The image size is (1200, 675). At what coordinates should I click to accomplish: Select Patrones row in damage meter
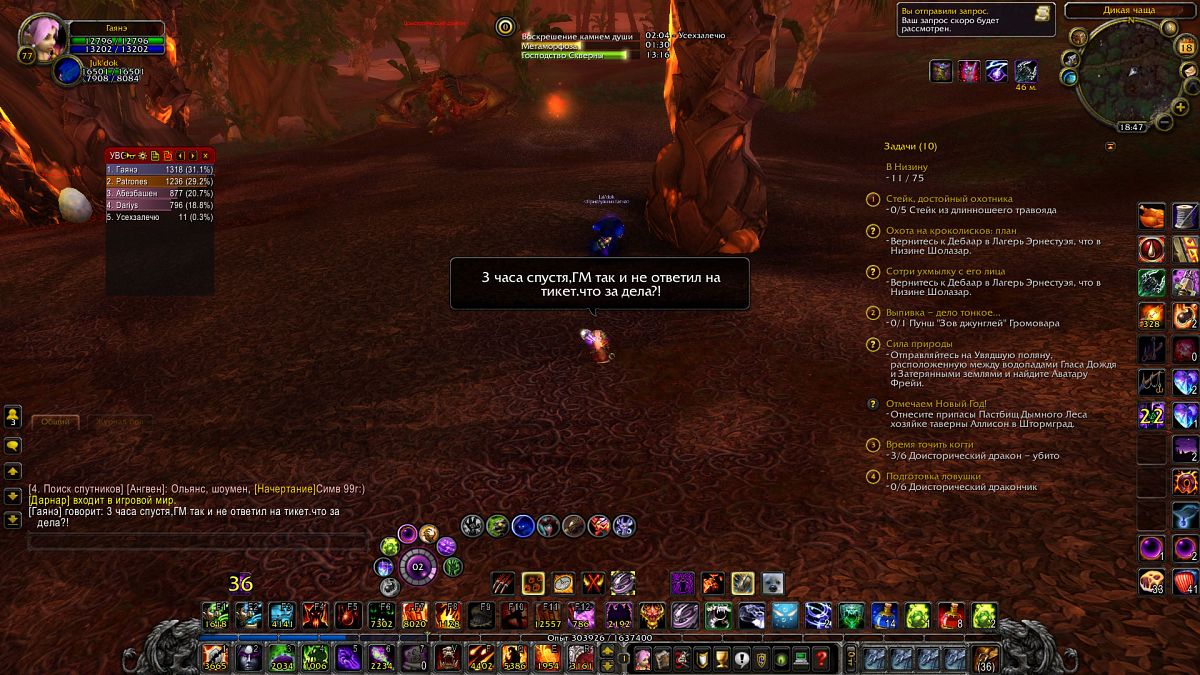(x=159, y=181)
